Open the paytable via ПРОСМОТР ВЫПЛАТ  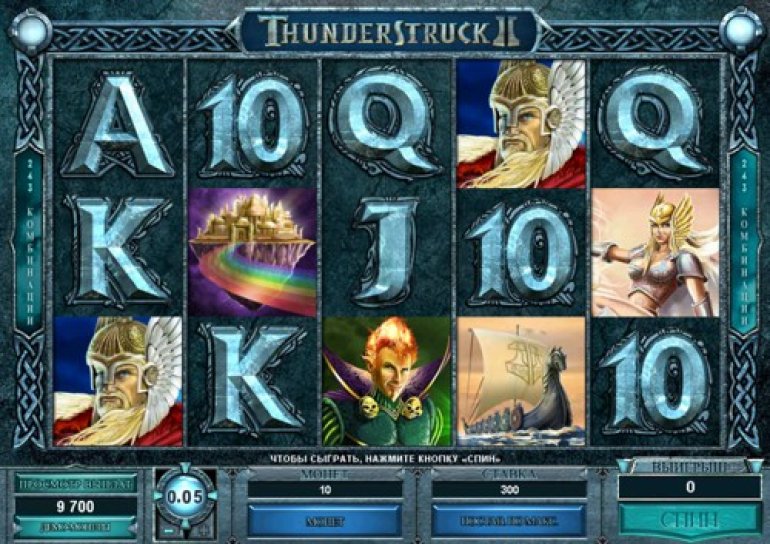(x=76, y=483)
